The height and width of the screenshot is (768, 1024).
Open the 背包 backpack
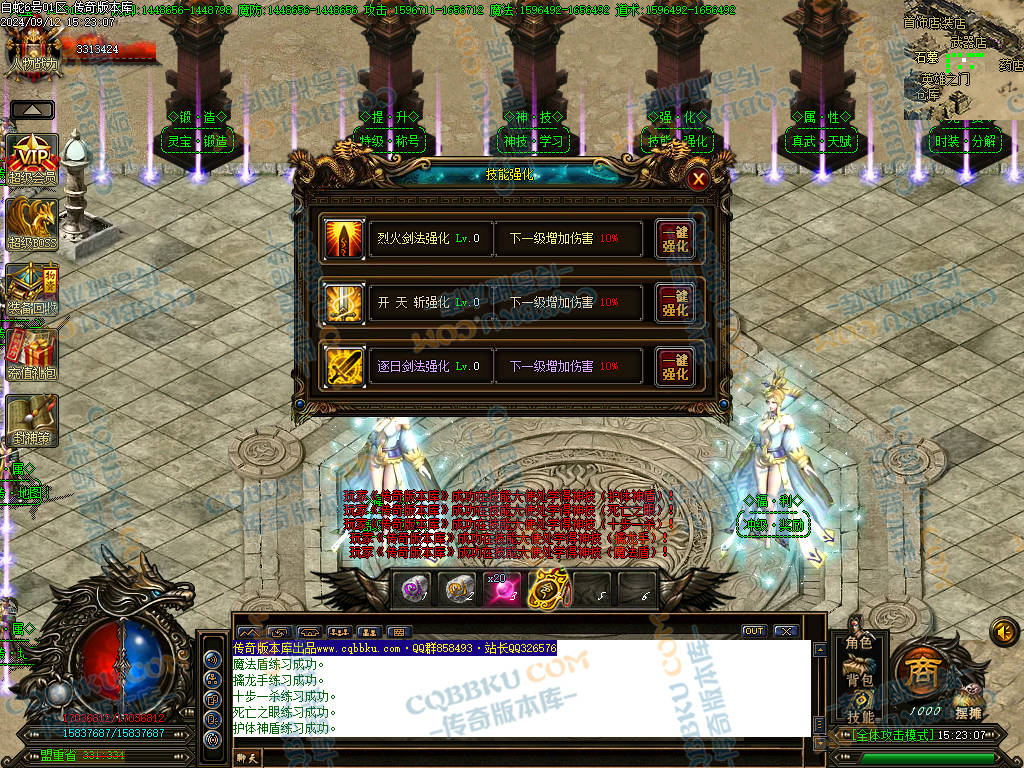[859, 680]
